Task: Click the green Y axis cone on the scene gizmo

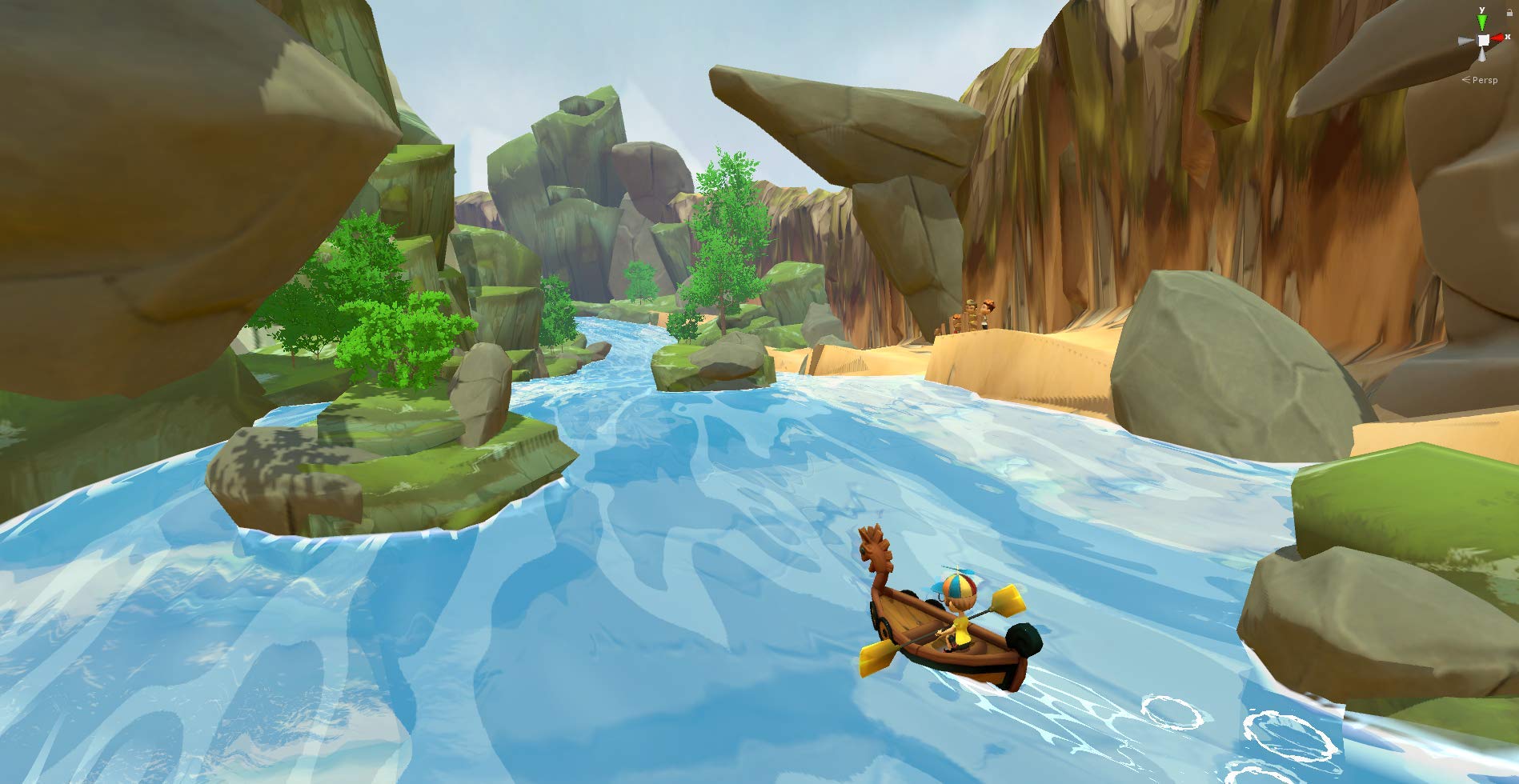Action: (x=1482, y=20)
